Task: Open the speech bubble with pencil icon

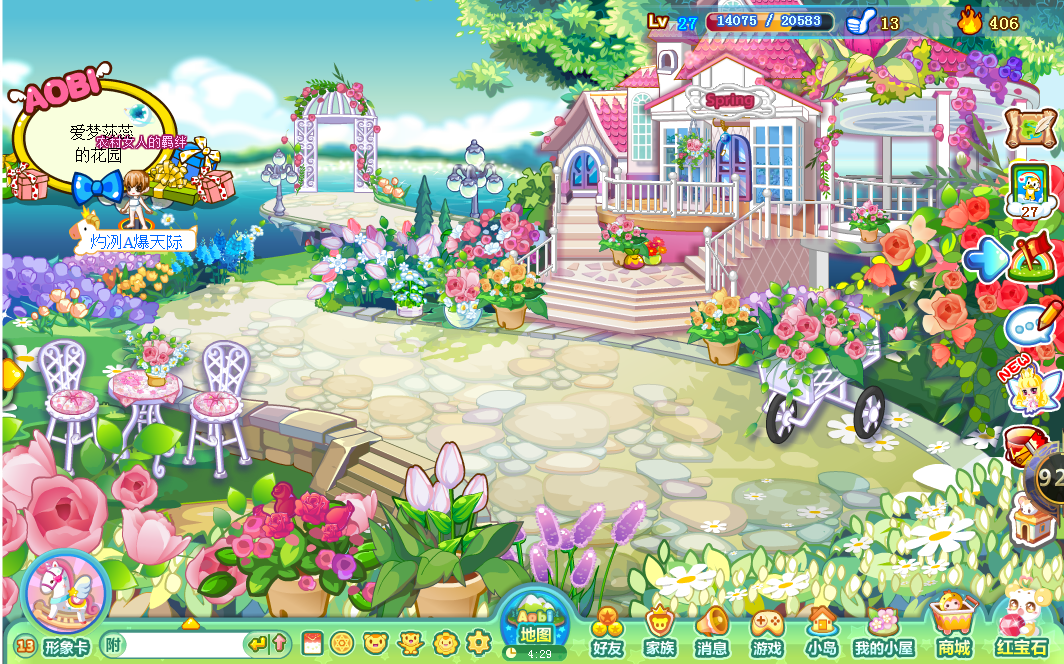Action: [x=1031, y=323]
